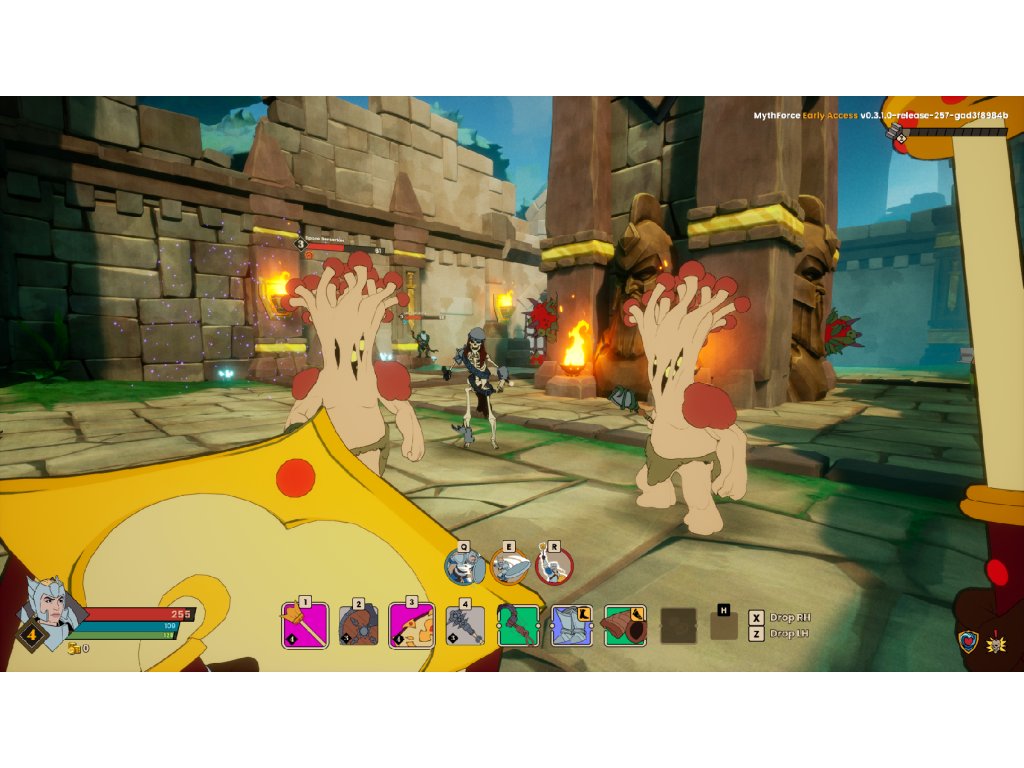Select the golden mace in slot 1

305,627
